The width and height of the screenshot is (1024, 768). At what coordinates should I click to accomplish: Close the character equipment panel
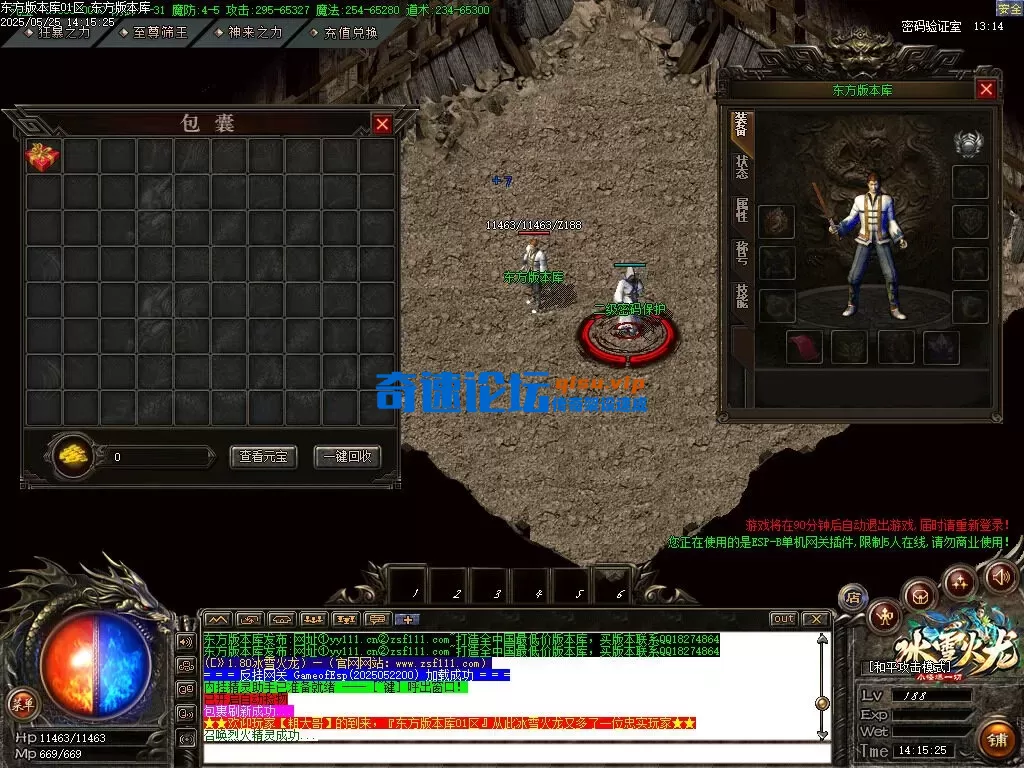coord(986,90)
